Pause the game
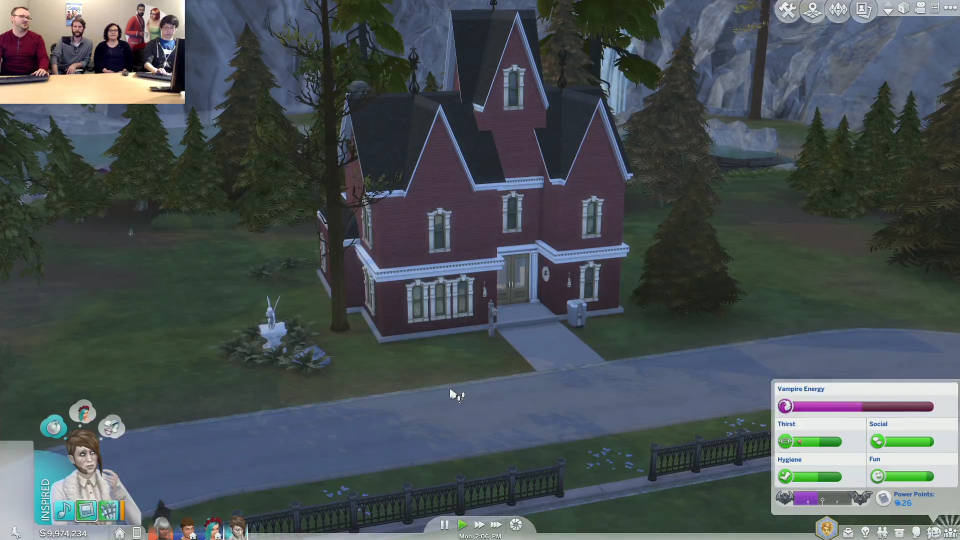This screenshot has width=960, height=540. click(x=445, y=524)
